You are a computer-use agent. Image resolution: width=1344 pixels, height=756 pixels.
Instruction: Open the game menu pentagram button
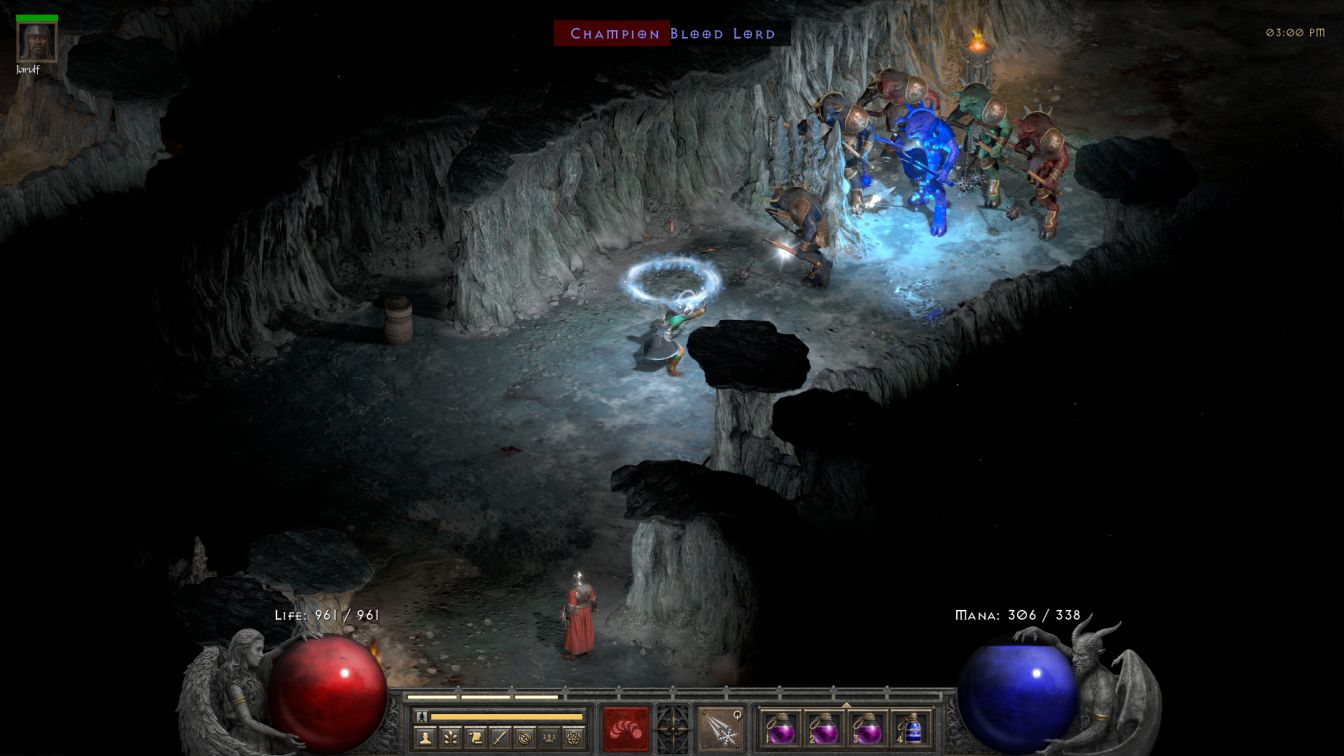(x=574, y=738)
